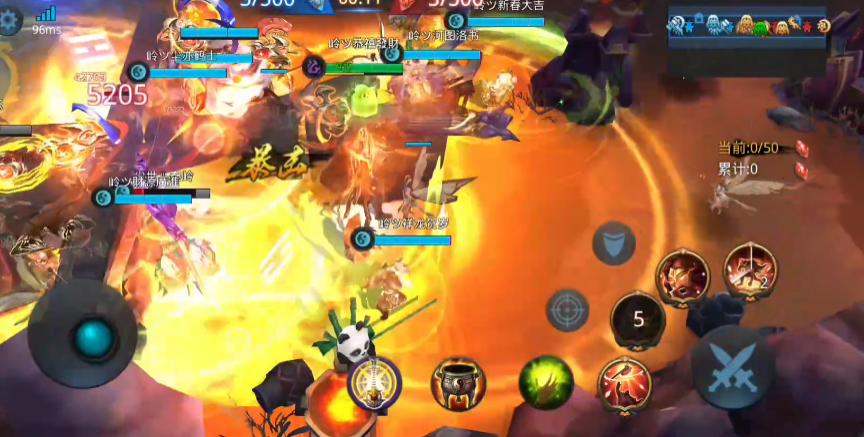Cast the red warrior skill beside the 2-charge skill
Image resolution: width=864 pixels, height=437 pixels.
[683, 276]
